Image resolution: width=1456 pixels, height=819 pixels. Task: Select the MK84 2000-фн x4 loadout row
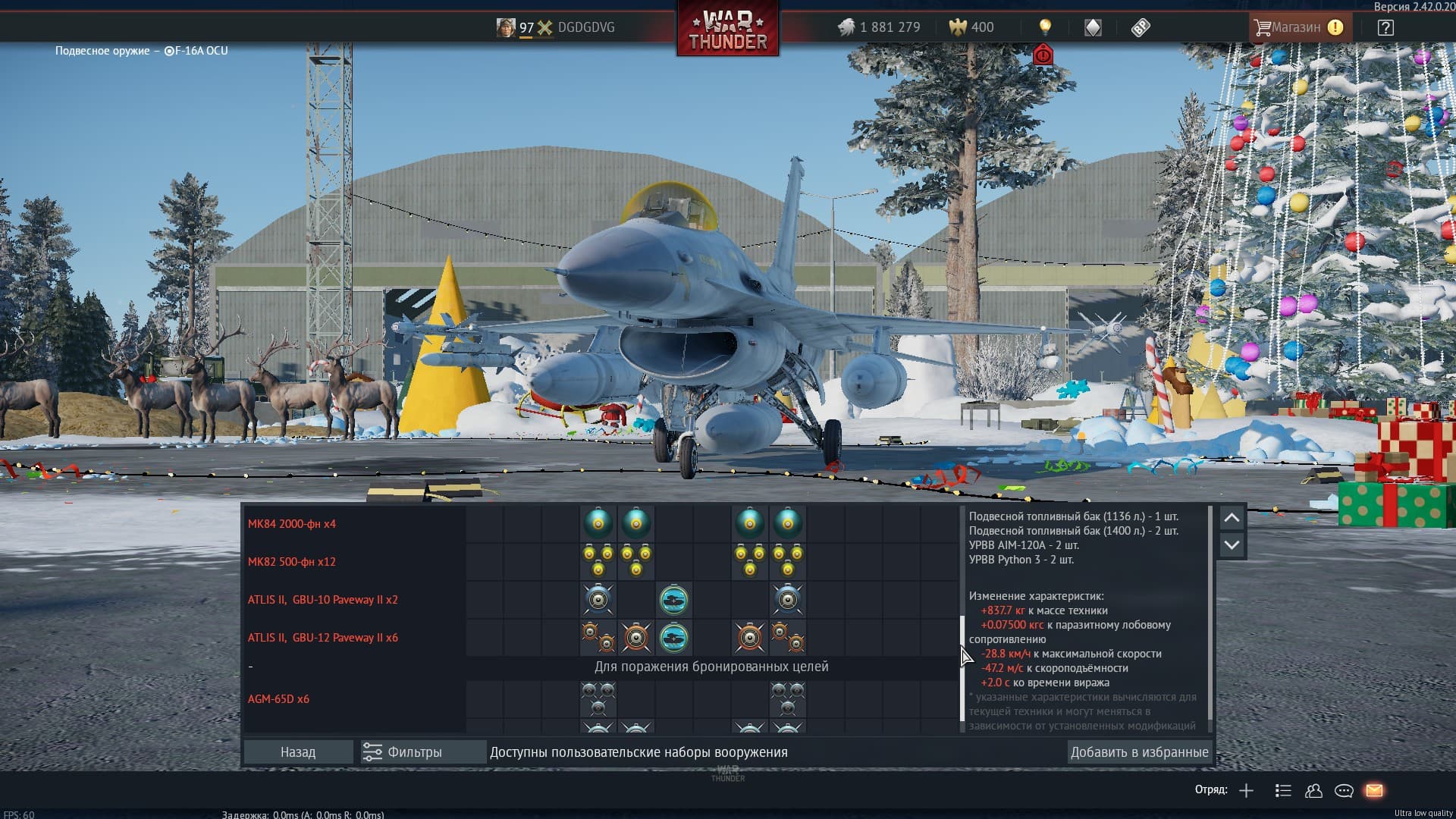(292, 524)
